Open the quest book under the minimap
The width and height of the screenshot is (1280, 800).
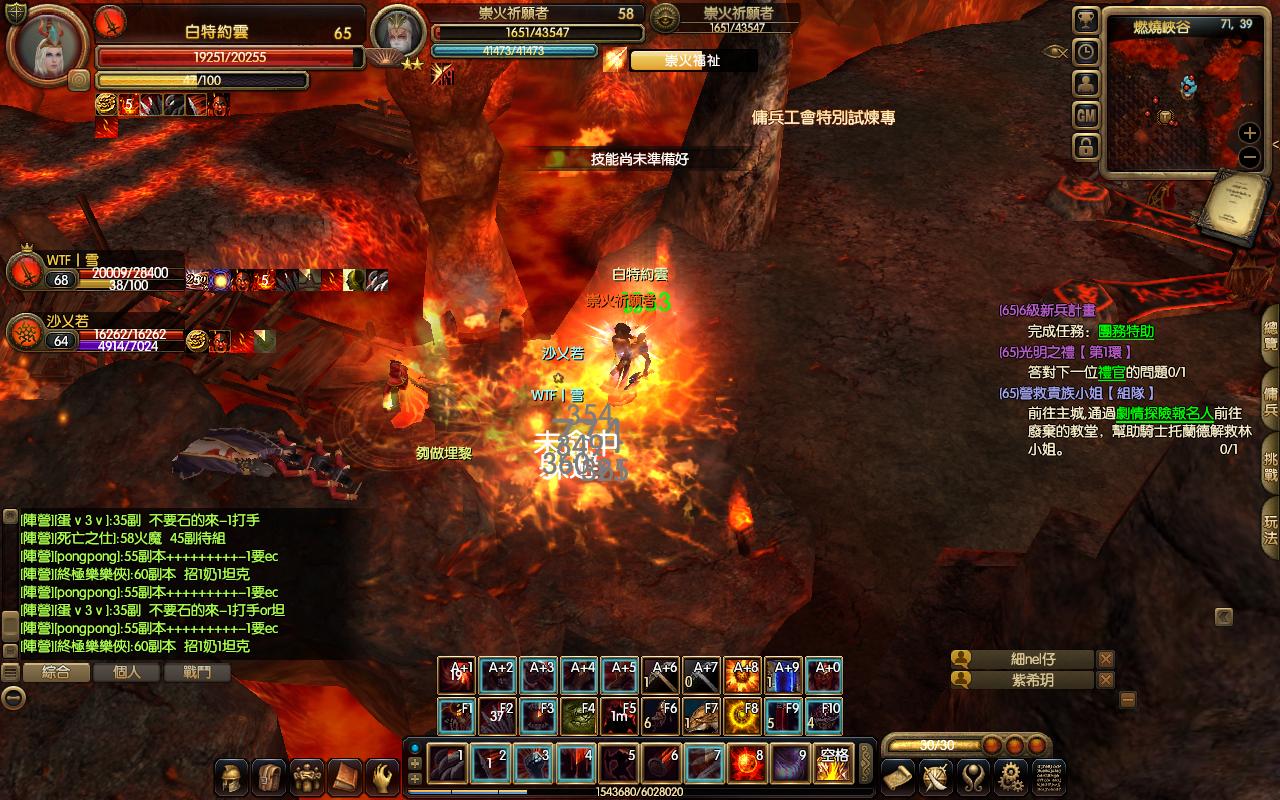click(1237, 205)
